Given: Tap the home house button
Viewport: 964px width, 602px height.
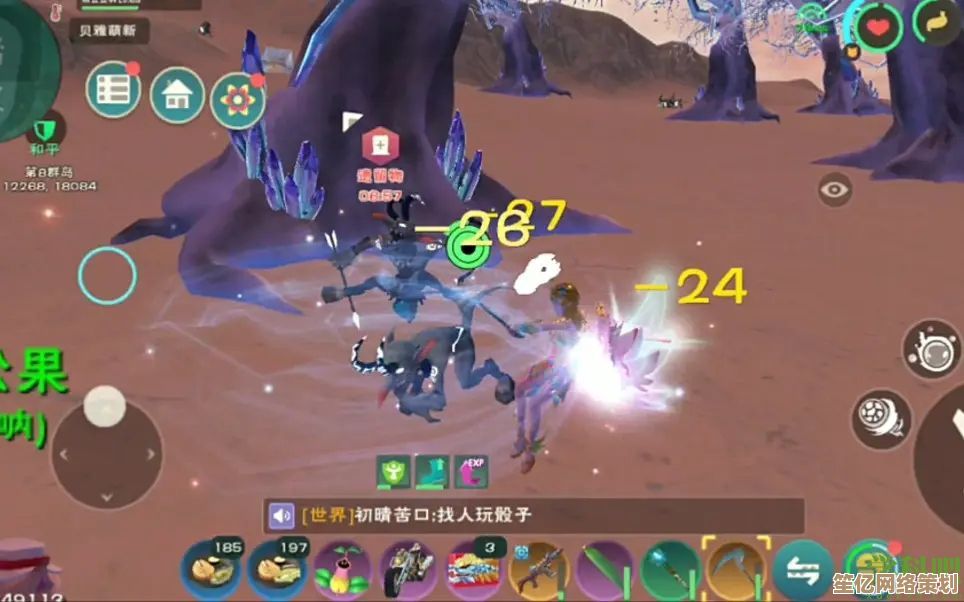Looking at the screenshot, I should (x=177, y=96).
